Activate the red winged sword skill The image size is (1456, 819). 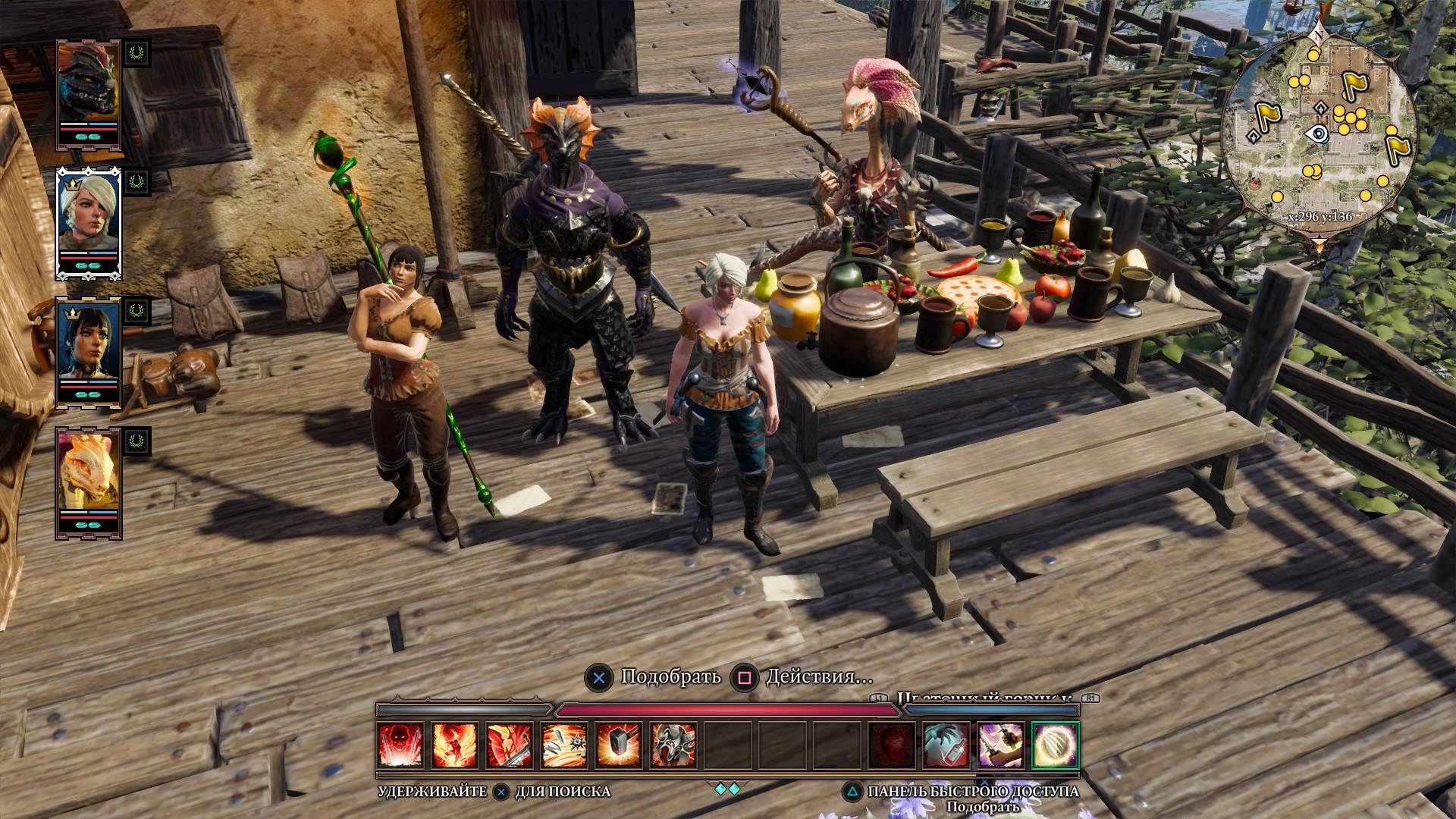coord(510,745)
